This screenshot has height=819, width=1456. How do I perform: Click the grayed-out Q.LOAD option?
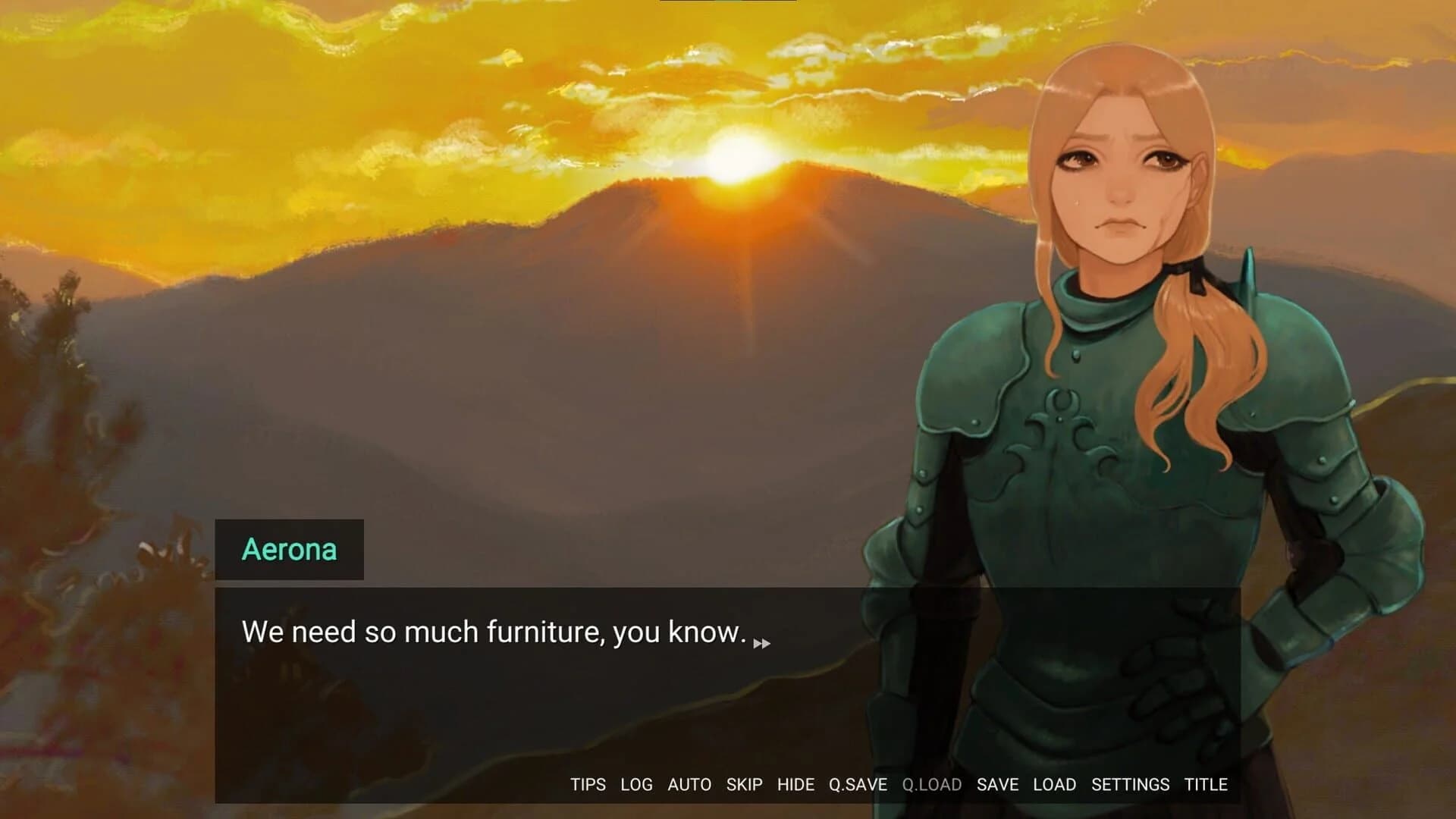pos(931,785)
